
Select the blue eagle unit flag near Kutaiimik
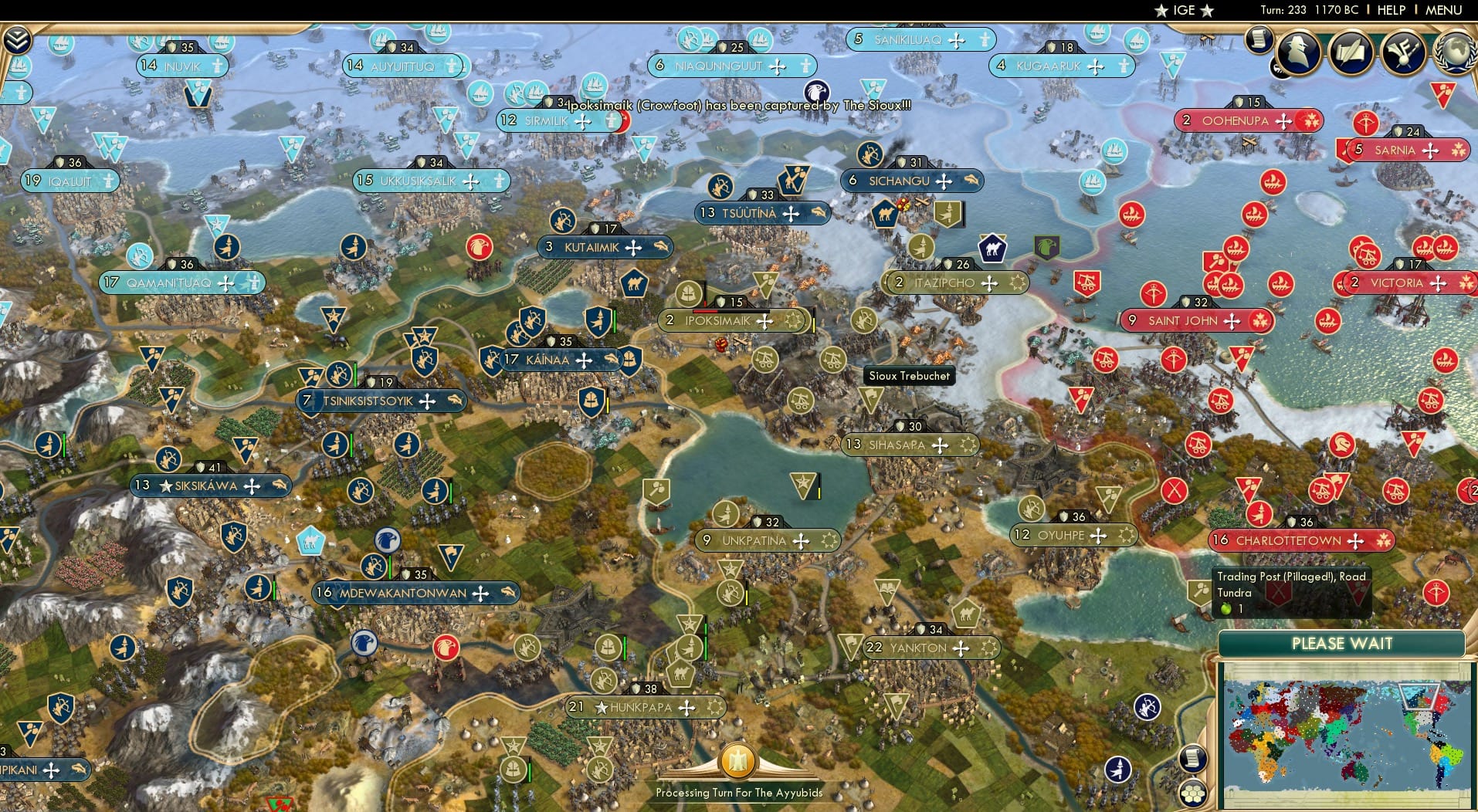[479, 246]
